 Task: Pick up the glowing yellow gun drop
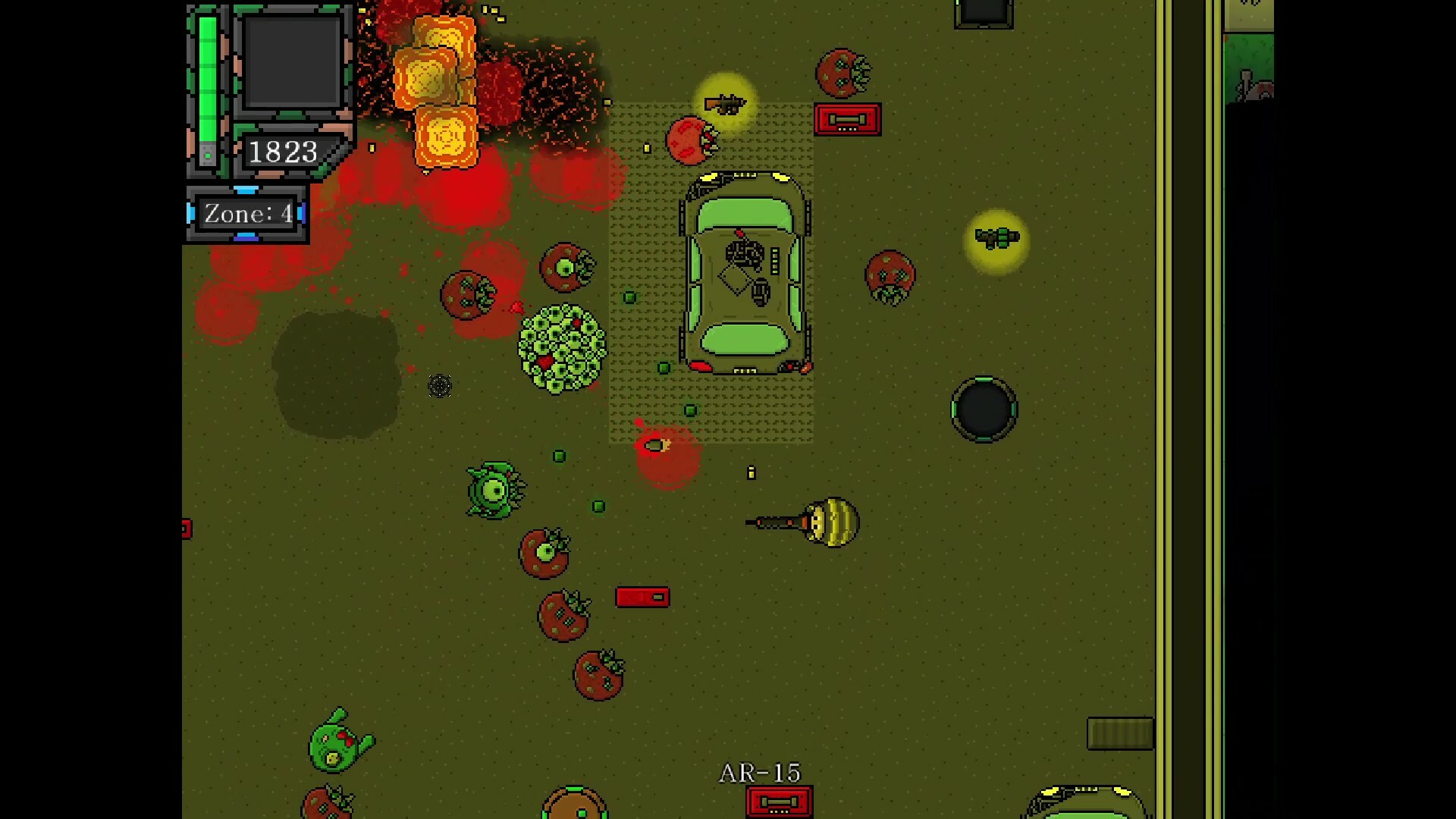pyautogui.click(x=724, y=102)
